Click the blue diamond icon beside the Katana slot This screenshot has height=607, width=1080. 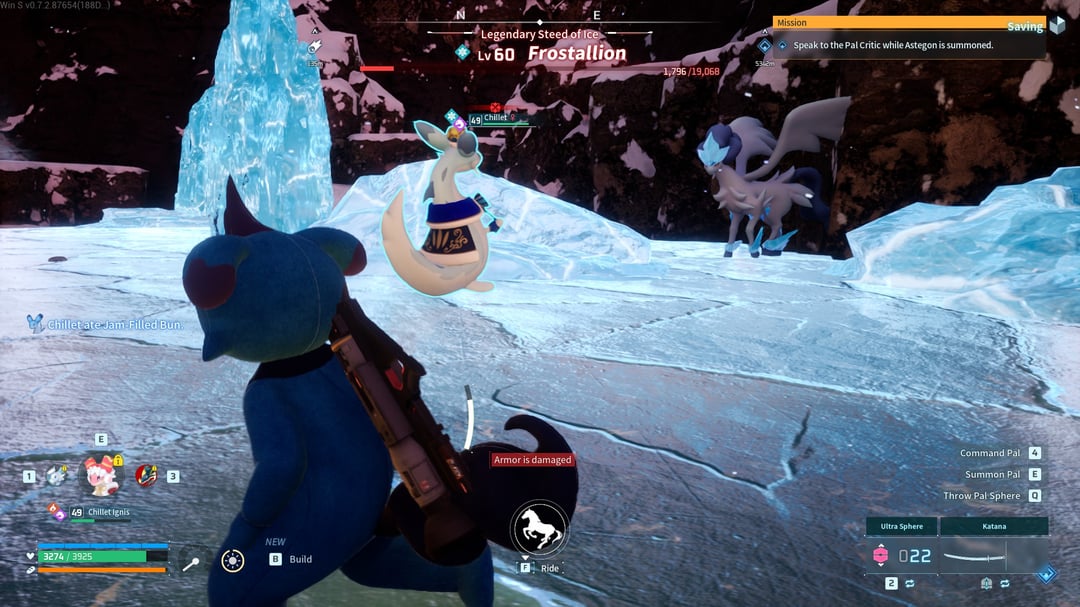pyautogui.click(x=1046, y=574)
